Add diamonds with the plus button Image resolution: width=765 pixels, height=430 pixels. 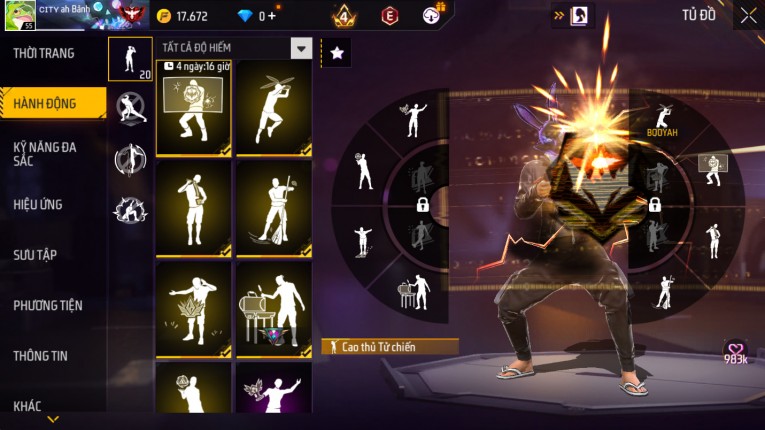(x=271, y=16)
